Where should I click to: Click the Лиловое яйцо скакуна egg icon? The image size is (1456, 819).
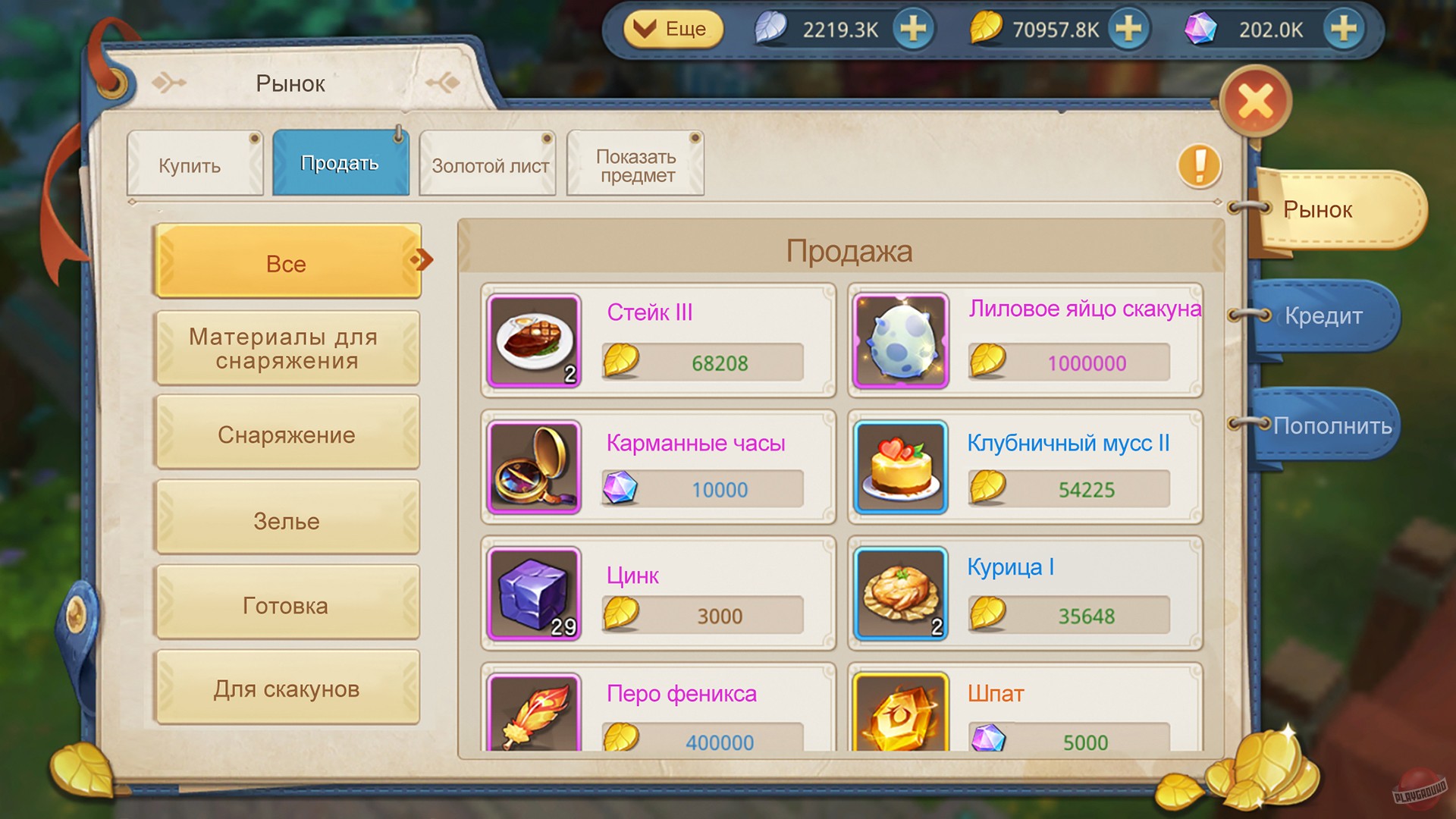(900, 341)
